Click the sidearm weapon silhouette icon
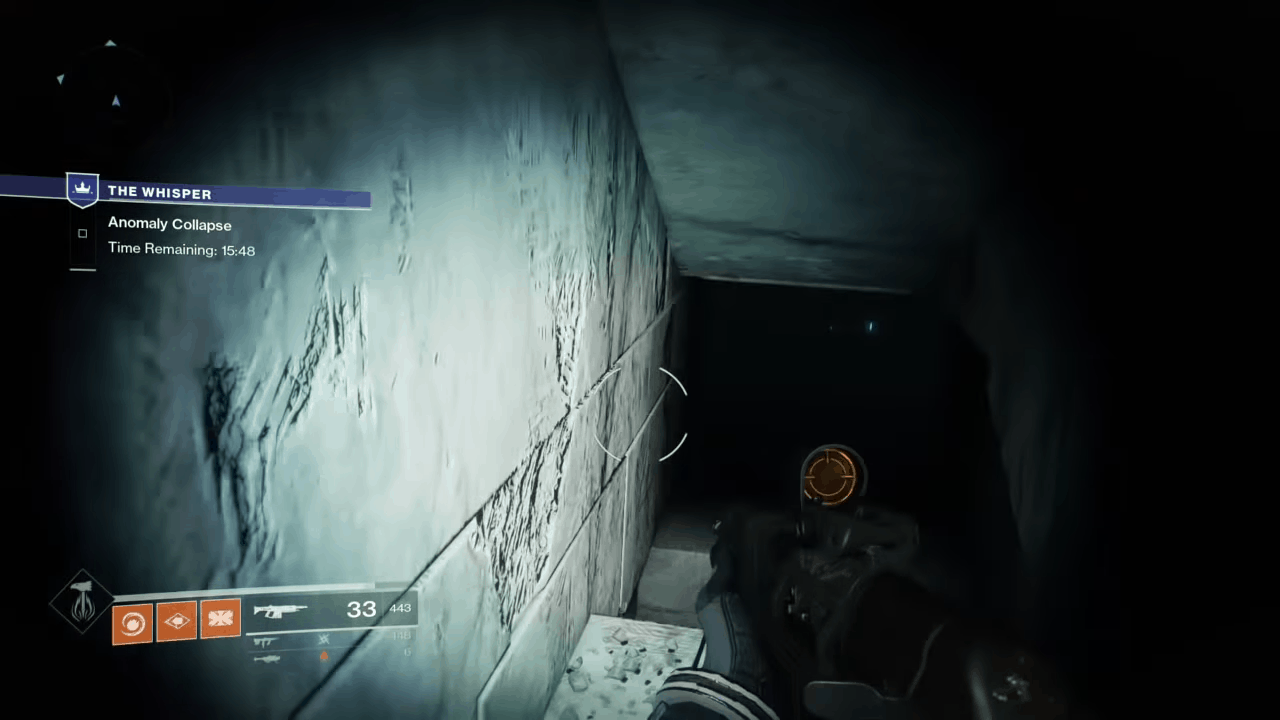The height and width of the screenshot is (720, 1280). [263, 641]
